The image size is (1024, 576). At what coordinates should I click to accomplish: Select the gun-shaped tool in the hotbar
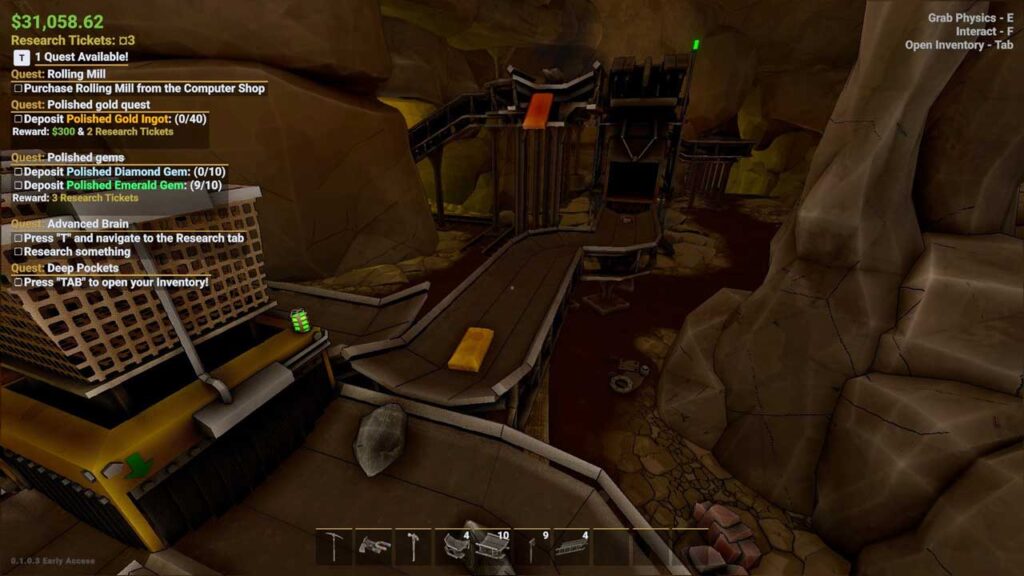click(x=374, y=546)
